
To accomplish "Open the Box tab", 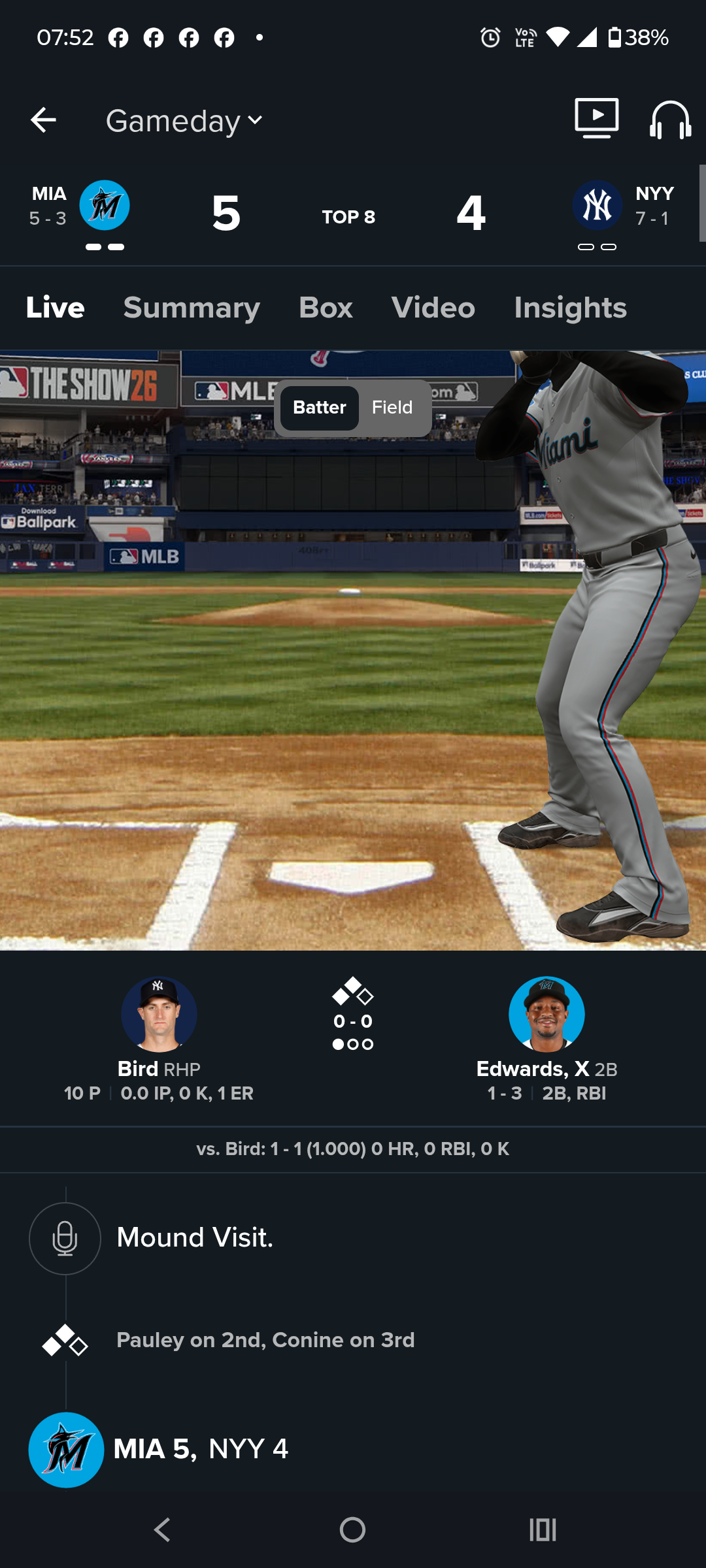I will pos(326,308).
